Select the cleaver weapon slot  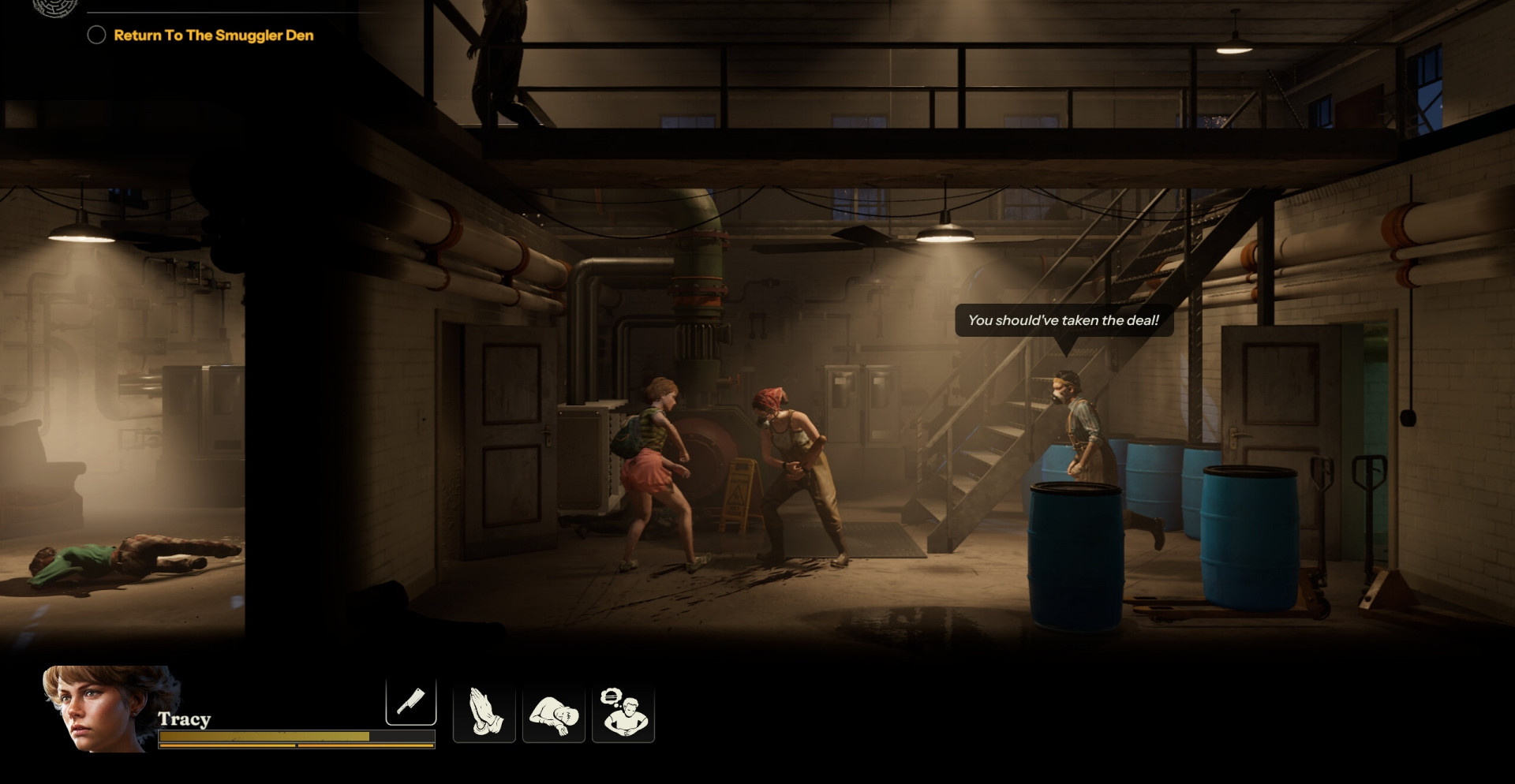coord(410,701)
